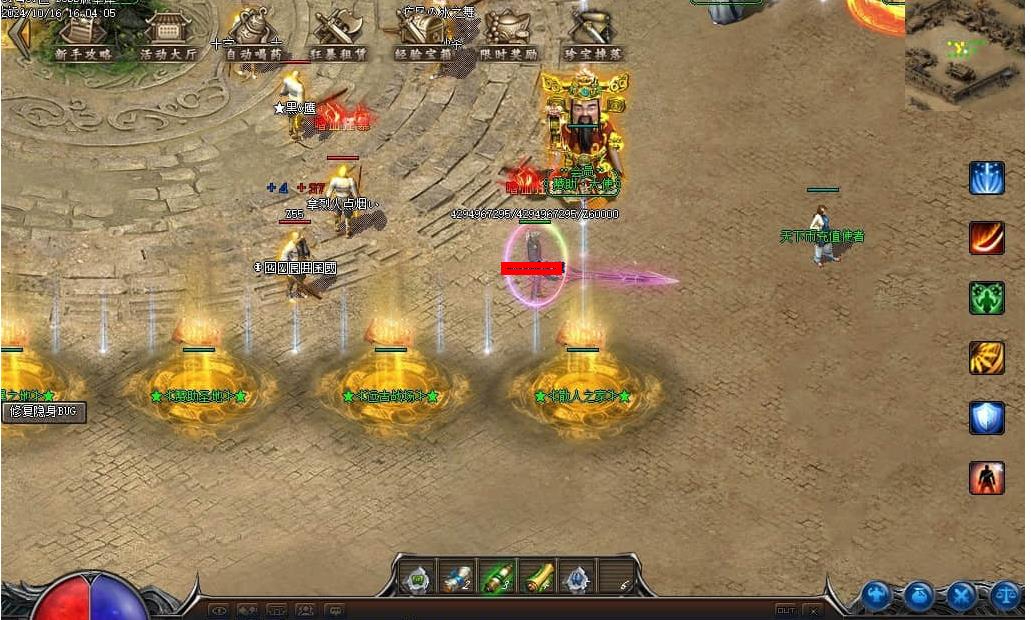
Task: Click the 修复隐身BUG button
Action: click(43, 412)
